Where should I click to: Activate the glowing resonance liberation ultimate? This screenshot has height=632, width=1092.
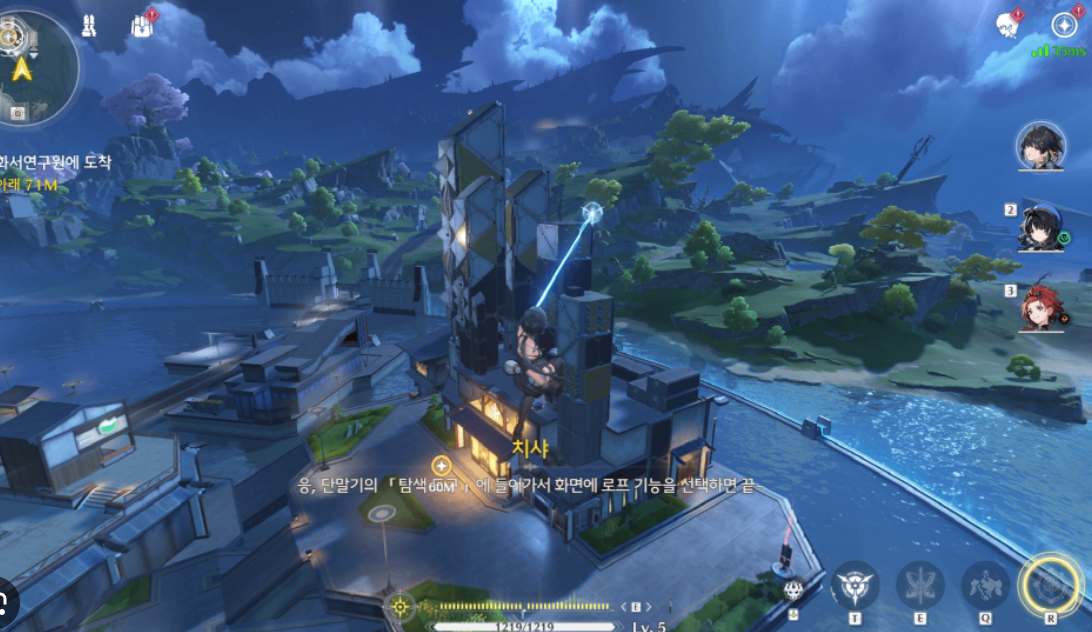1049,584
